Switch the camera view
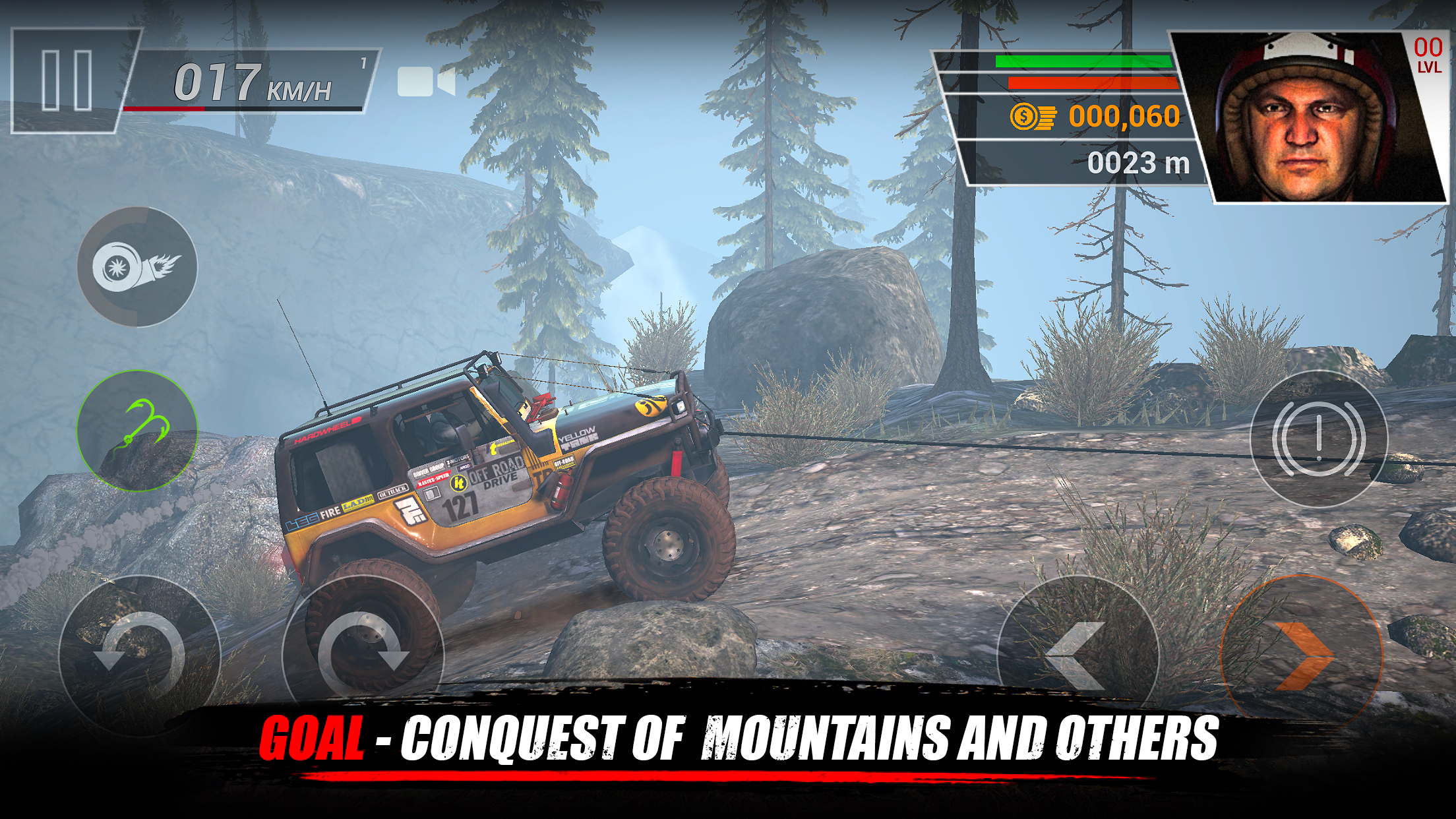 (426, 82)
